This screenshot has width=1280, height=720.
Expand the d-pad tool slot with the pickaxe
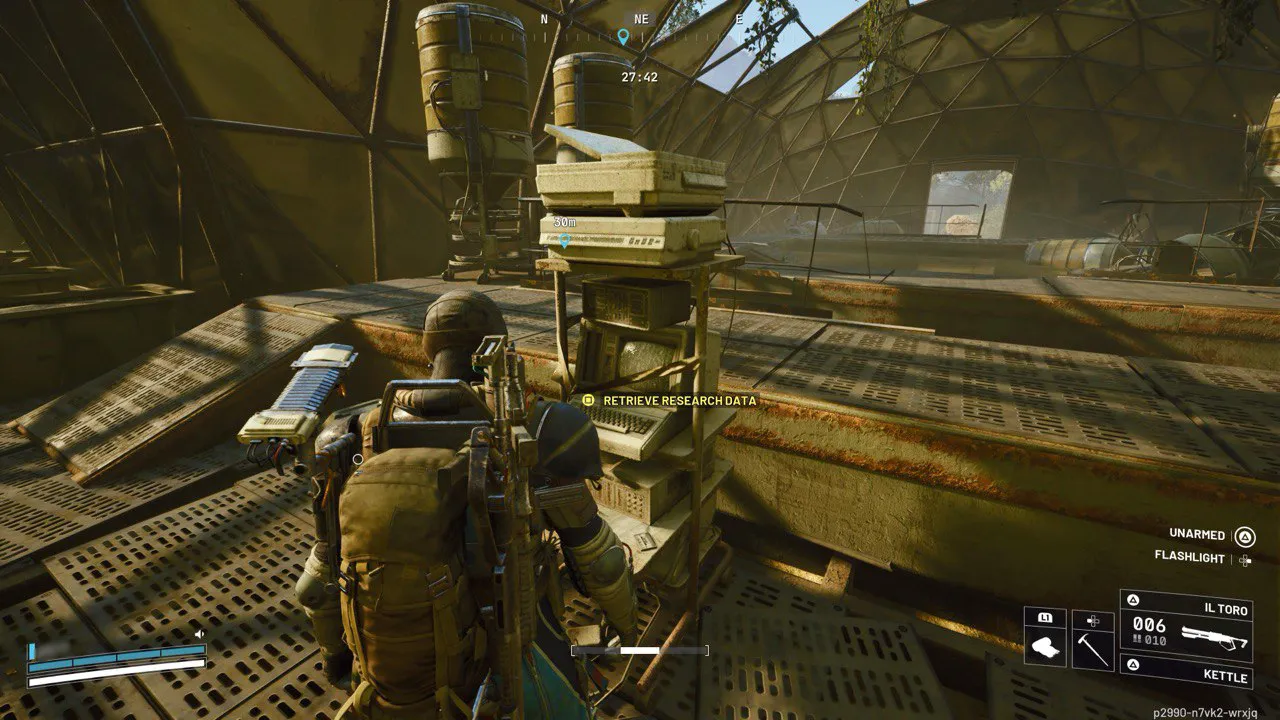(1091, 620)
